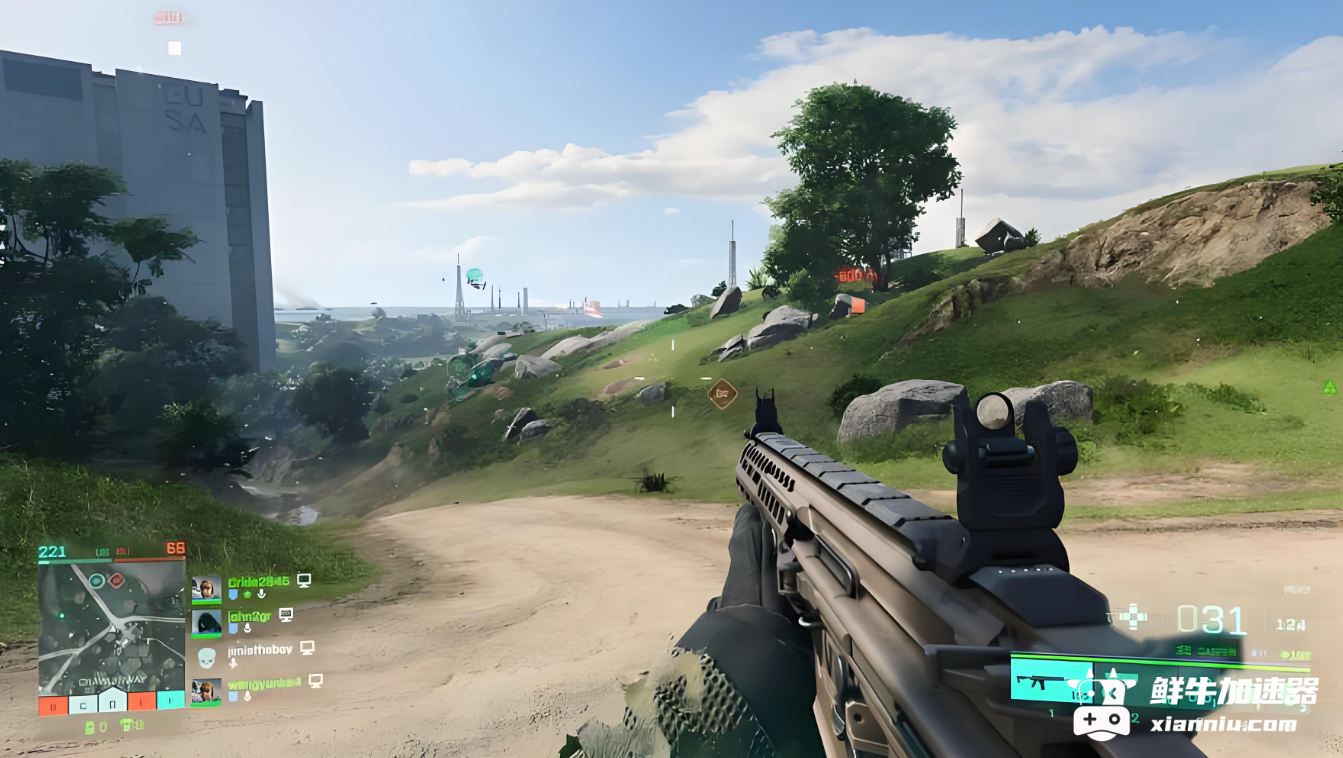Image resolution: width=1343 pixels, height=758 pixels.
Task: Select squad member with the grey mask avatar
Action: (206, 657)
